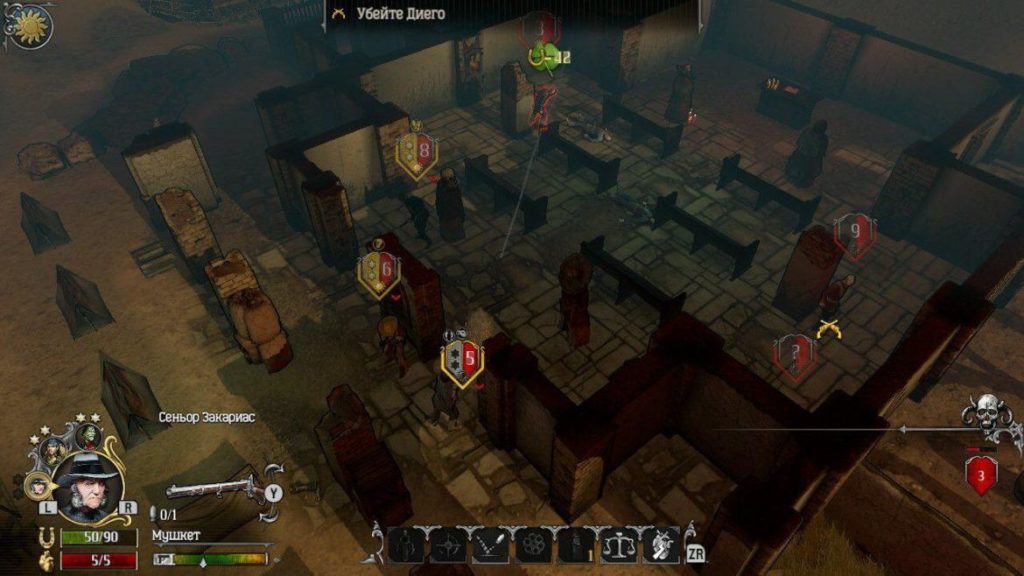The width and height of the screenshot is (1024, 576).
Task: Target the unknown enemy question-mark shield
Action: [x=794, y=353]
